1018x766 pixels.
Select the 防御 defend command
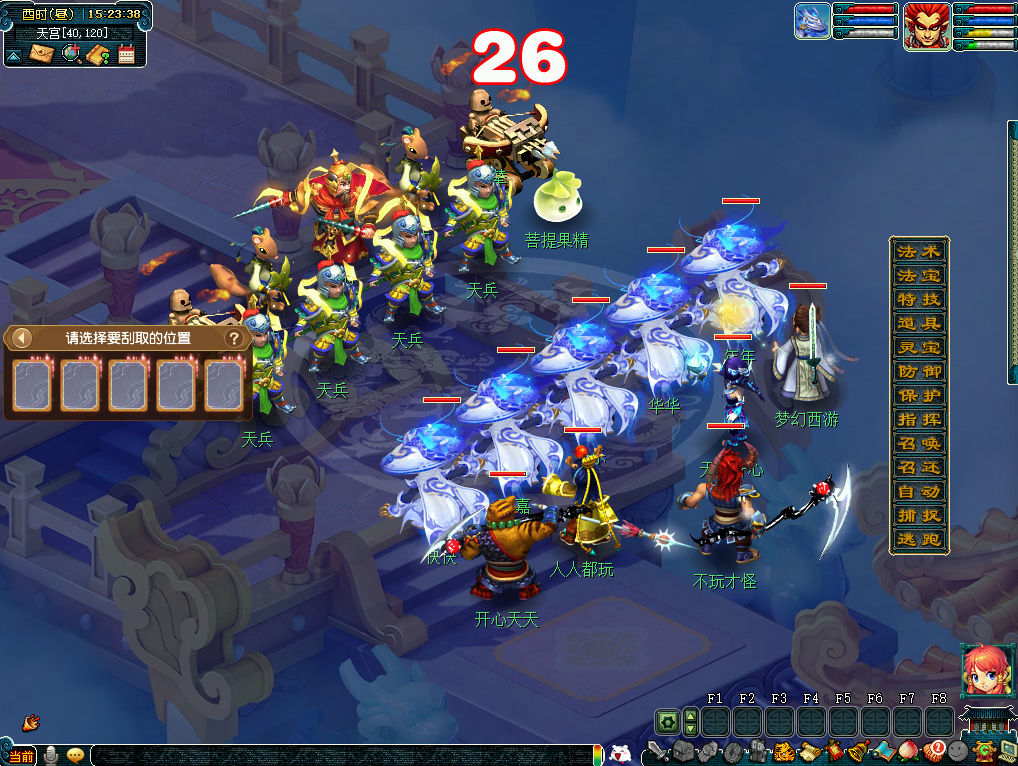[x=918, y=372]
